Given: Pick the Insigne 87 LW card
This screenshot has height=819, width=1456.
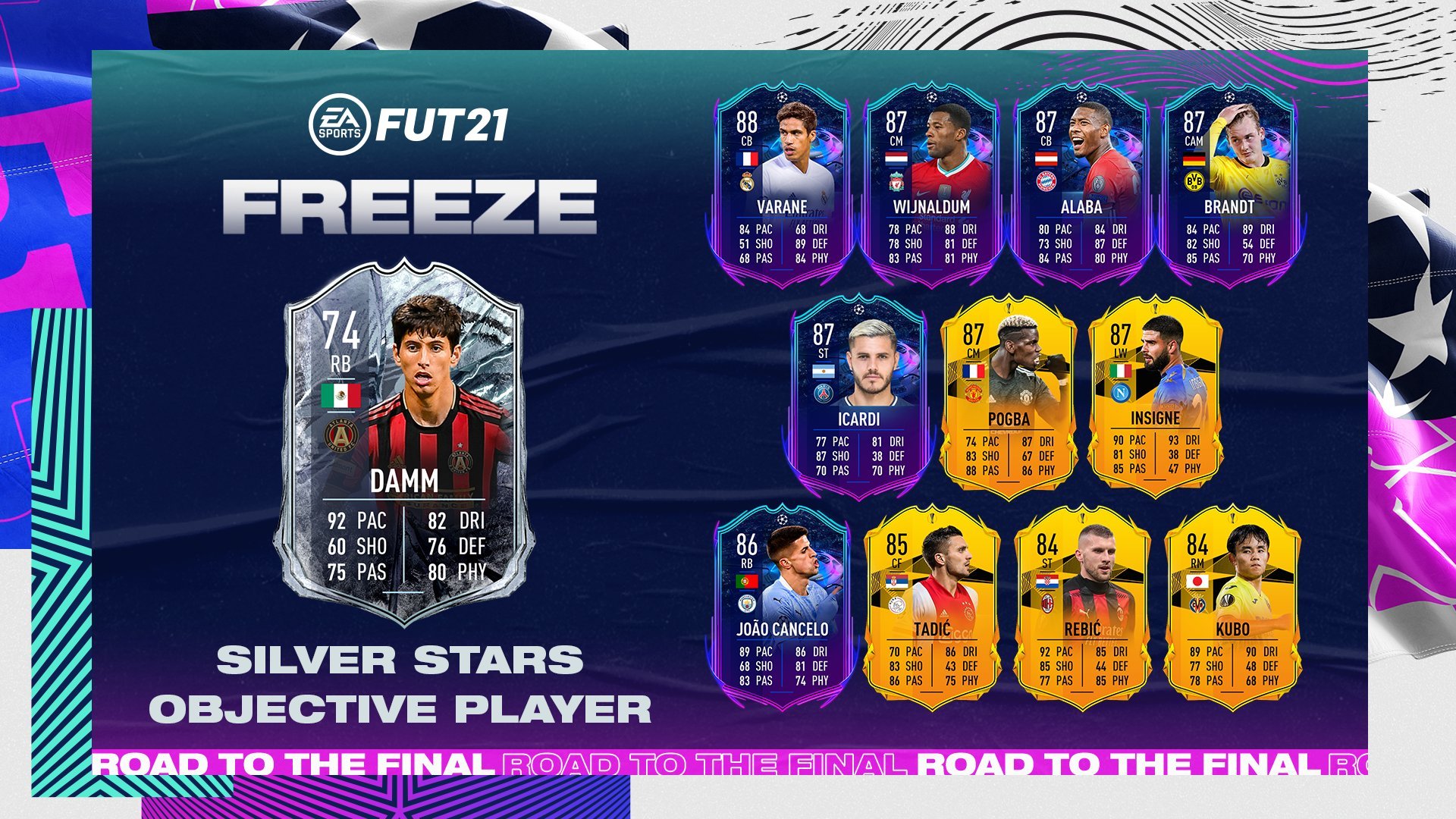Looking at the screenshot, I should [x=1155, y=398].
